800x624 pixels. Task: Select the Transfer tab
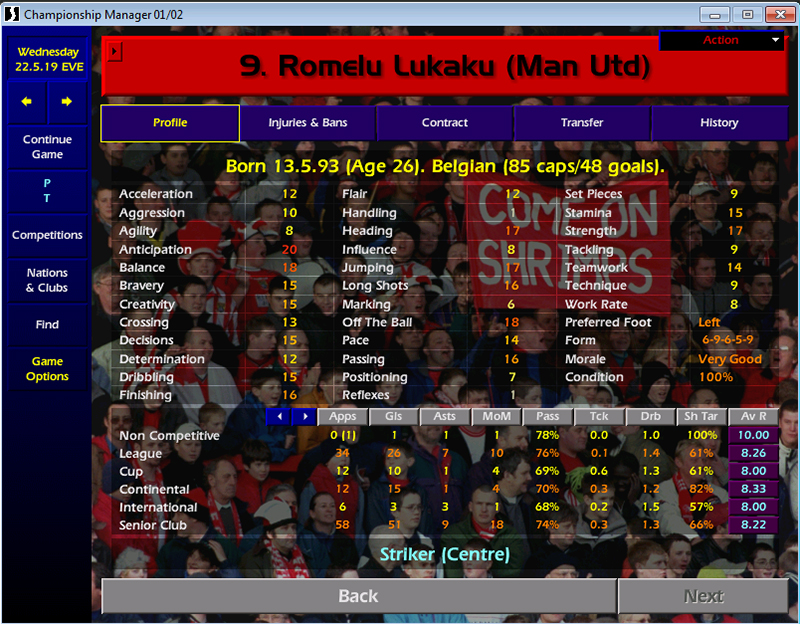[582, 123]
